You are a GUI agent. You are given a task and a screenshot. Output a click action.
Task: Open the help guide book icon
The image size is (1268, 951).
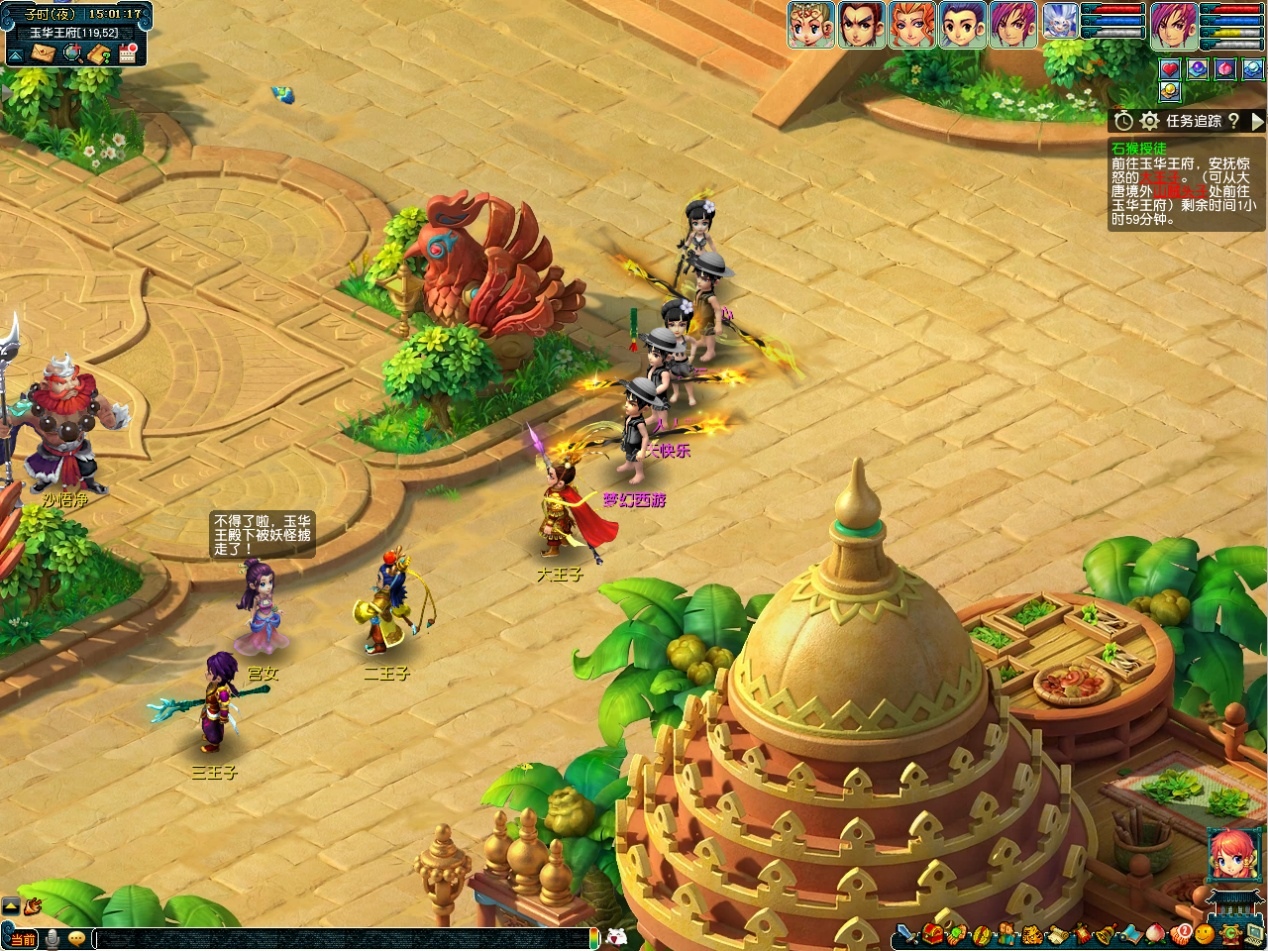coord(99,53)
